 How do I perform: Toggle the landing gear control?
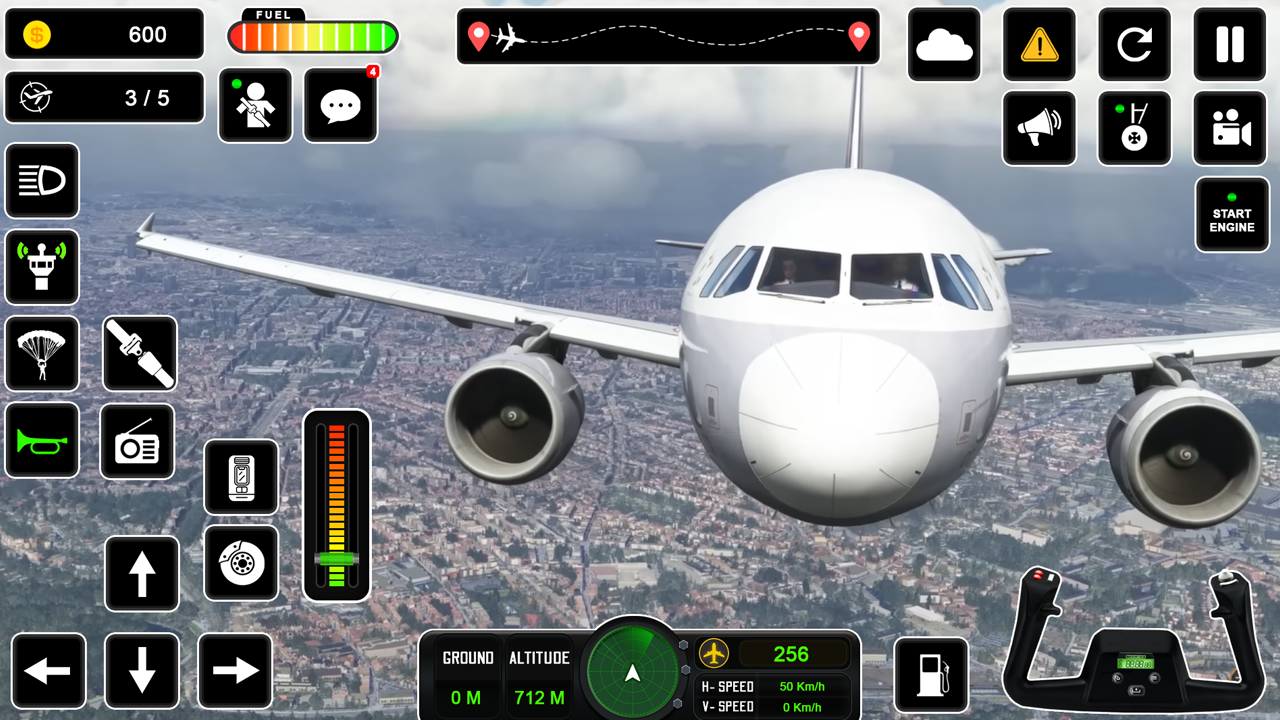click(1134, 128)
